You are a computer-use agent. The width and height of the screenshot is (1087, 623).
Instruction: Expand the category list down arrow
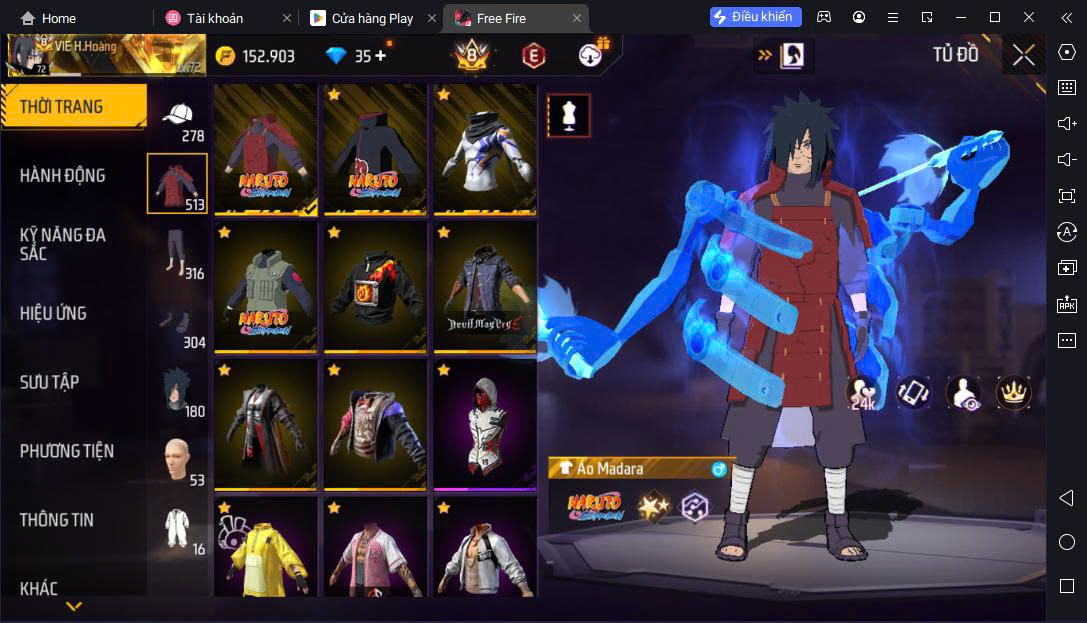pyautogui.click(x=74, y=606)
